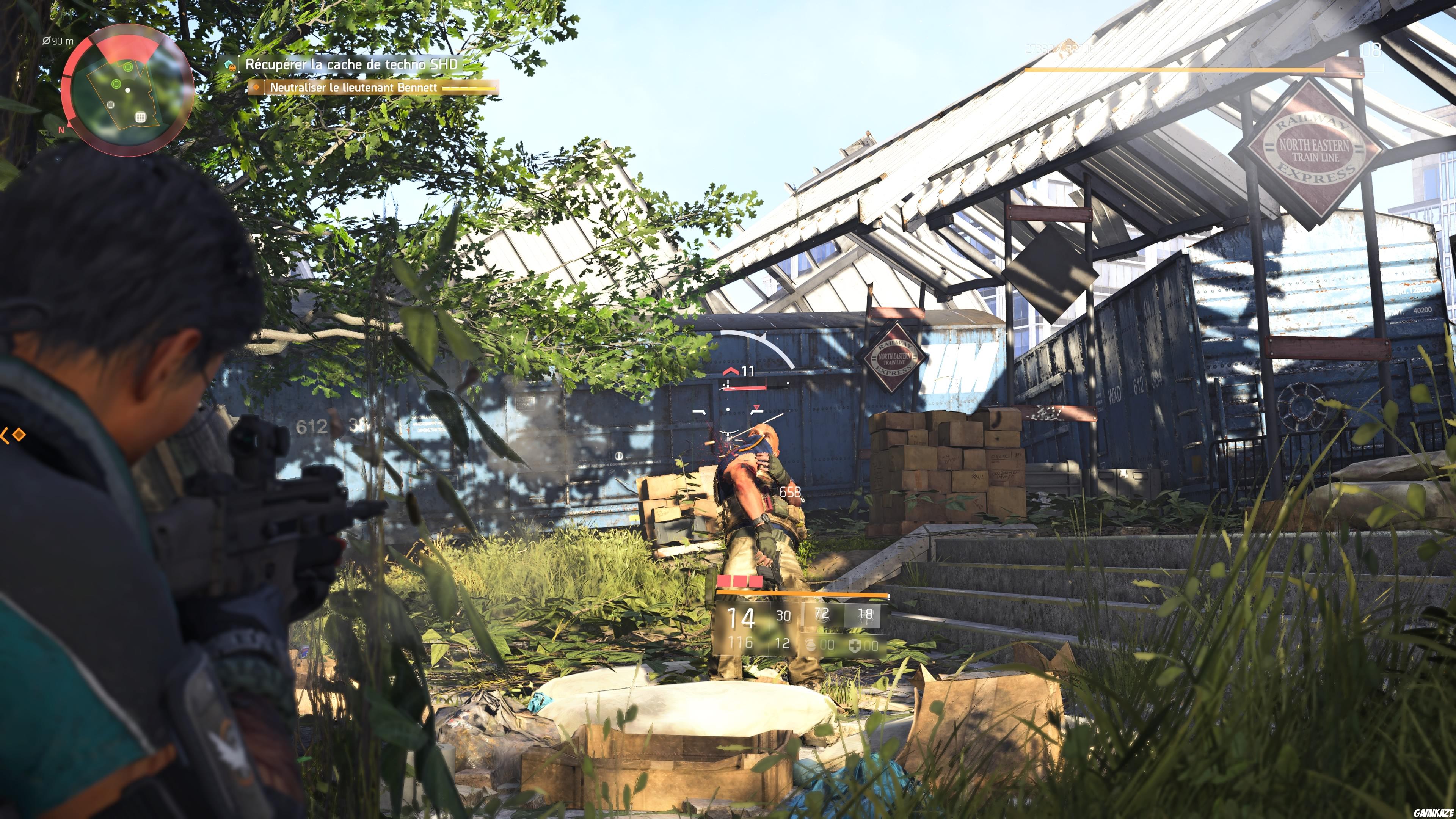
Task: Open the safehouse grid icon on the minimap
Action: click(x=141, y=118)
